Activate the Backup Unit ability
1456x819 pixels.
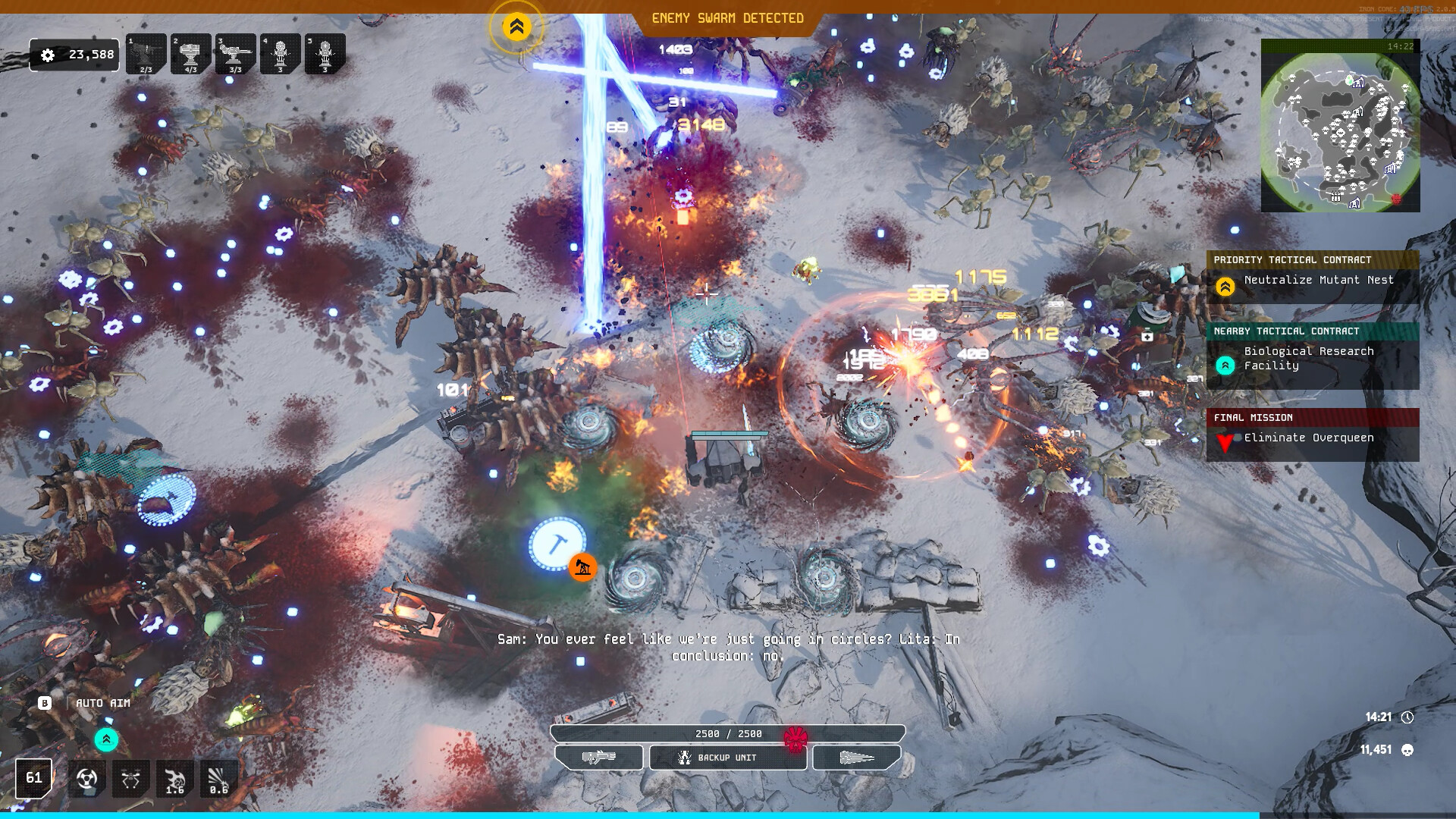pos(727,758)
